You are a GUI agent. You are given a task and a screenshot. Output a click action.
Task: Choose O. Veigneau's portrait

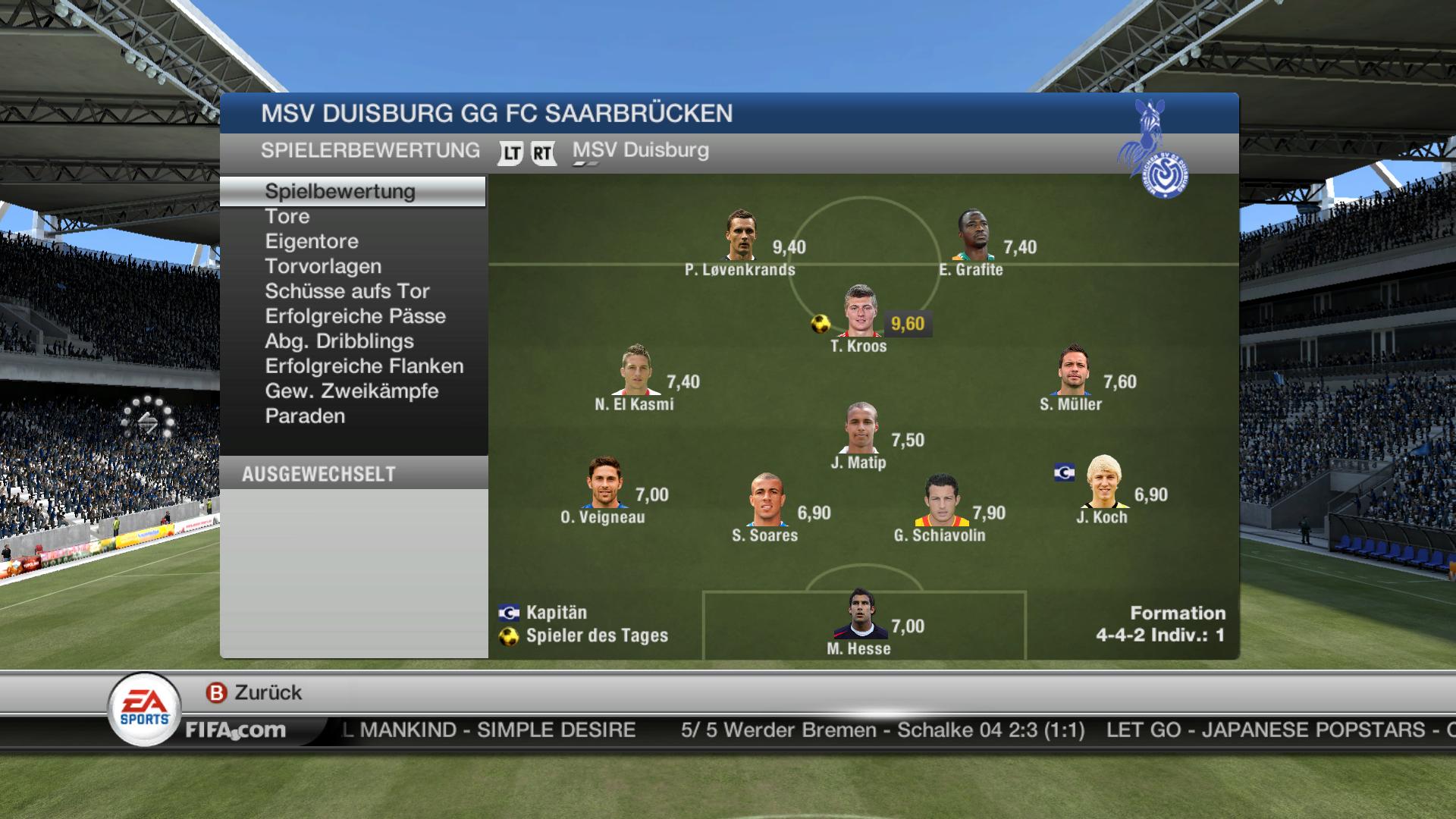tap(604, 483)
